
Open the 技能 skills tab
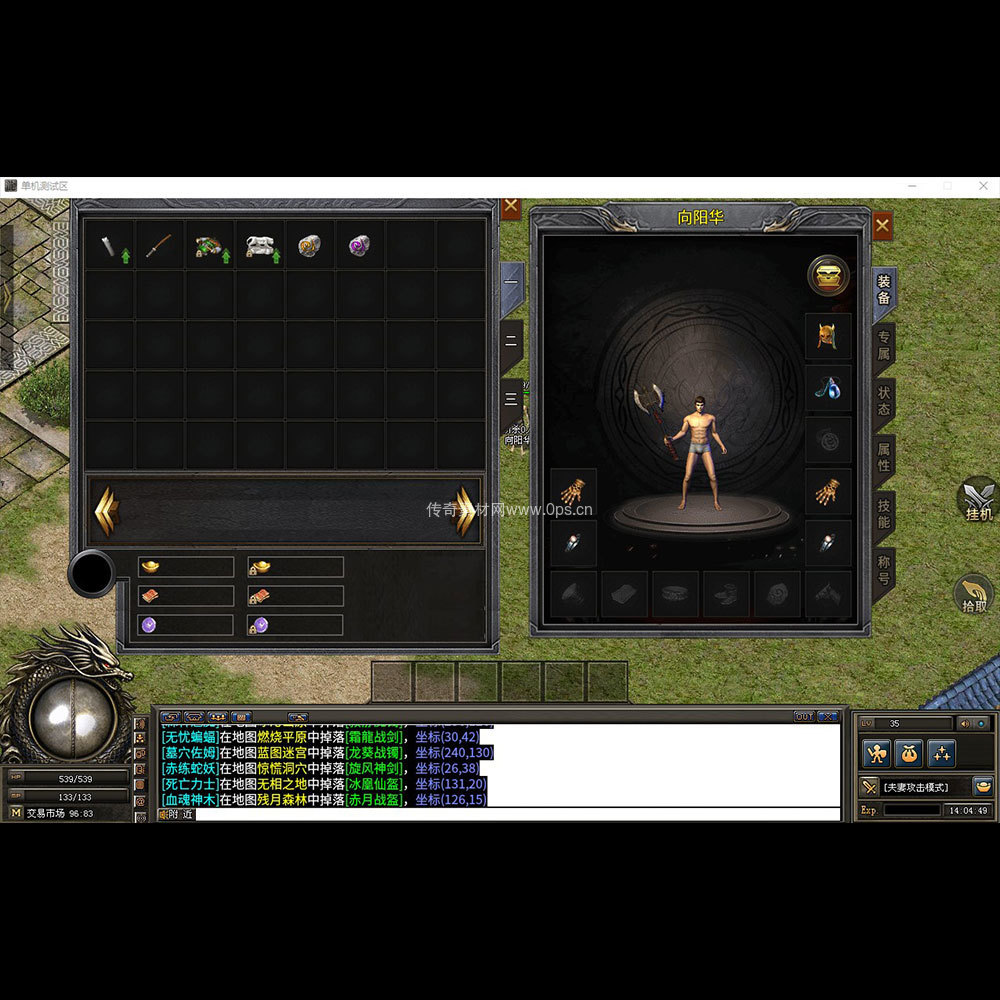[884, 514]
